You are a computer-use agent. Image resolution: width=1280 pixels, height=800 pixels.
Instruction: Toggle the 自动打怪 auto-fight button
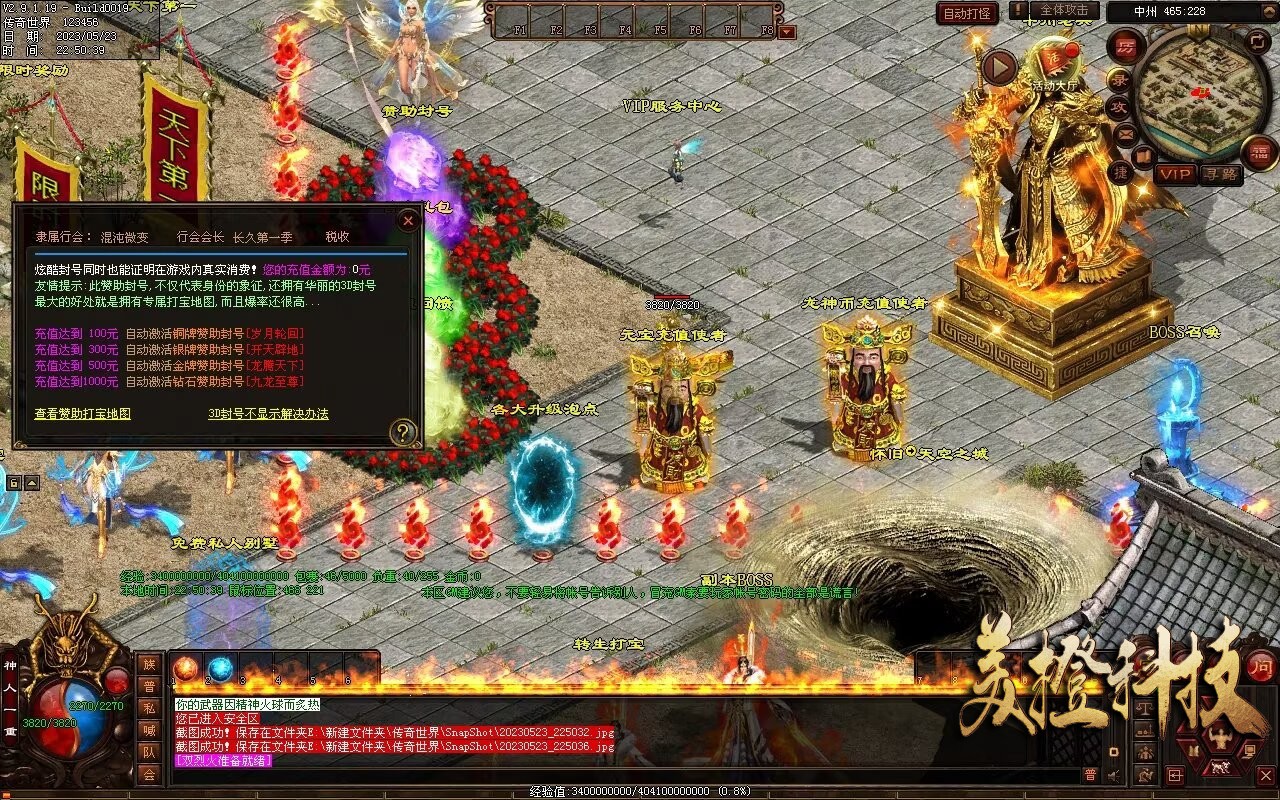pos(967,13)
